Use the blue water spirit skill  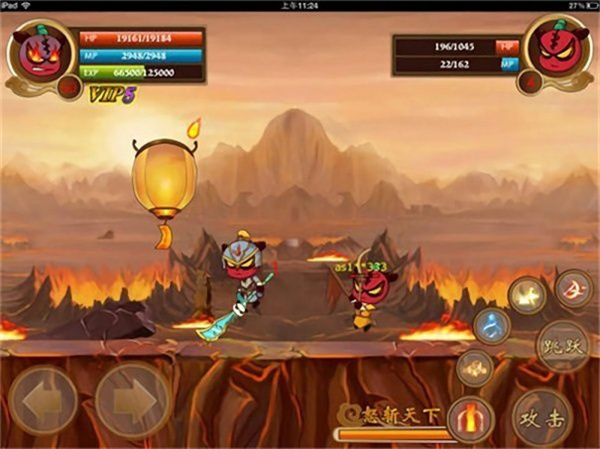[491, 326]
